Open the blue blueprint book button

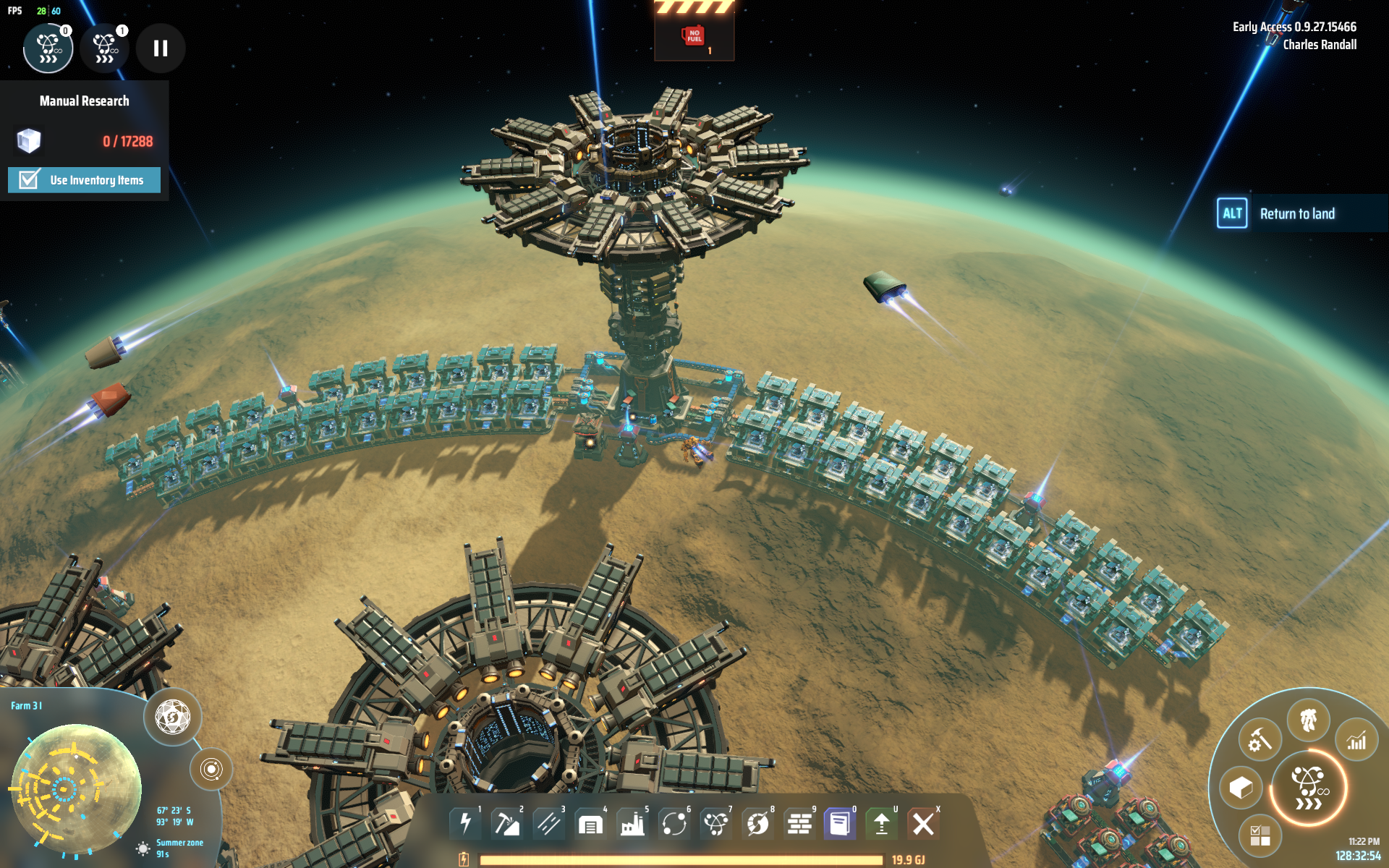click(840, 823)
